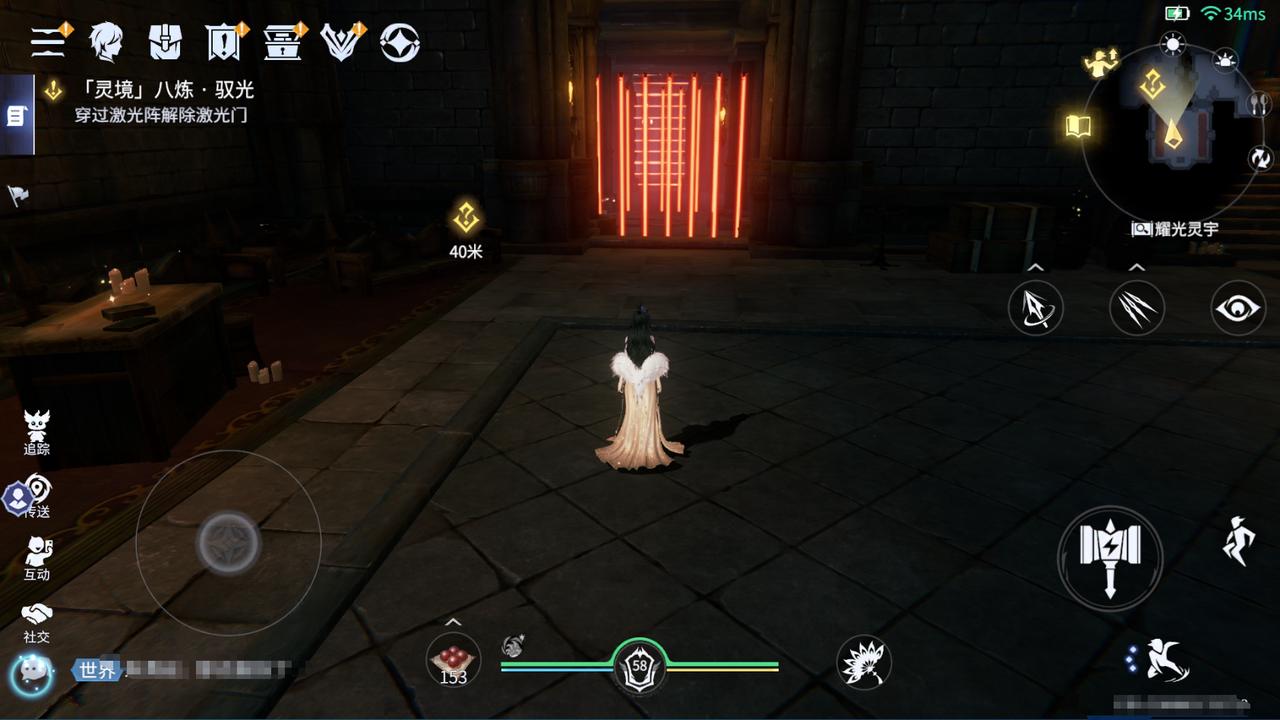The image size is (1280, 720).
Task: Select the 驭光 quest tracker entry
Action: [x=165, y=101]
